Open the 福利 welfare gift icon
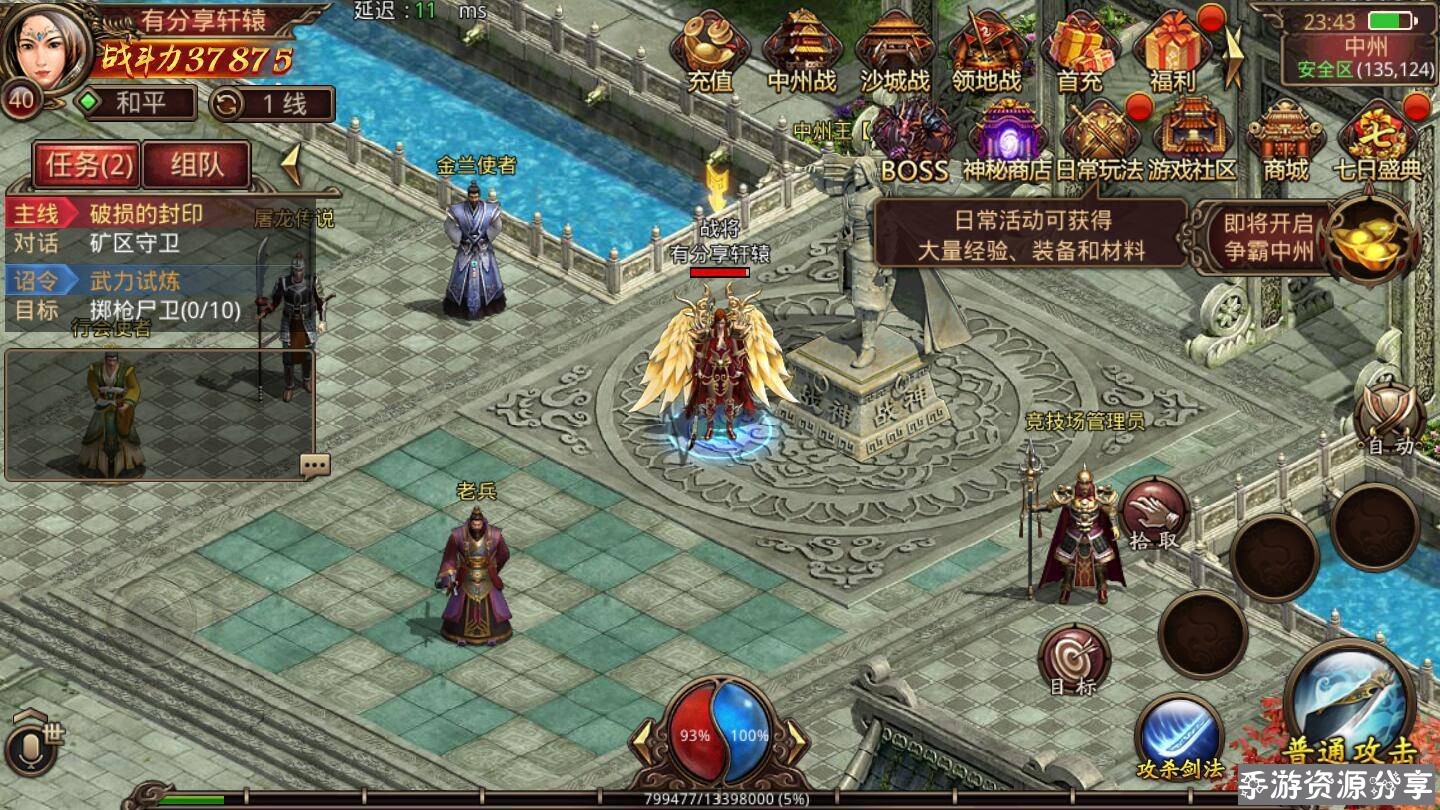The height and width of the screenshot is (810, 1440). 1172,50
